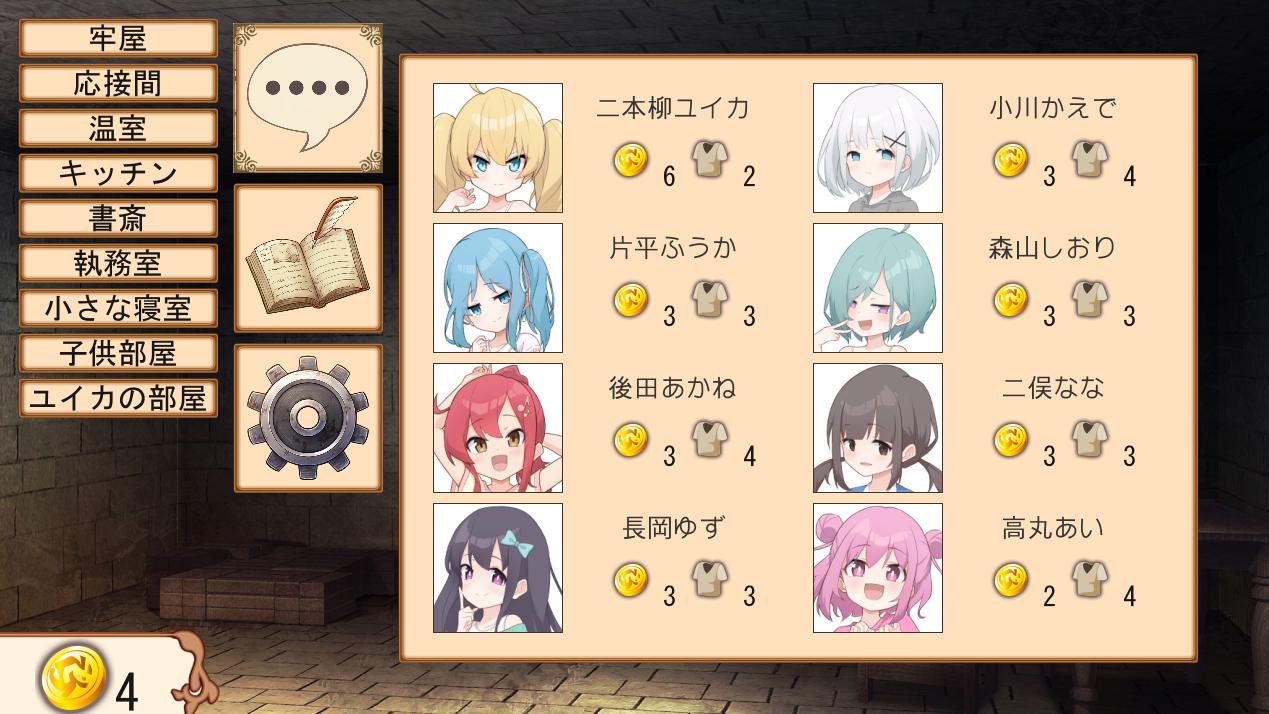Click the speech bubble talk button
The image size is (1269, 714).
[308, 98]
